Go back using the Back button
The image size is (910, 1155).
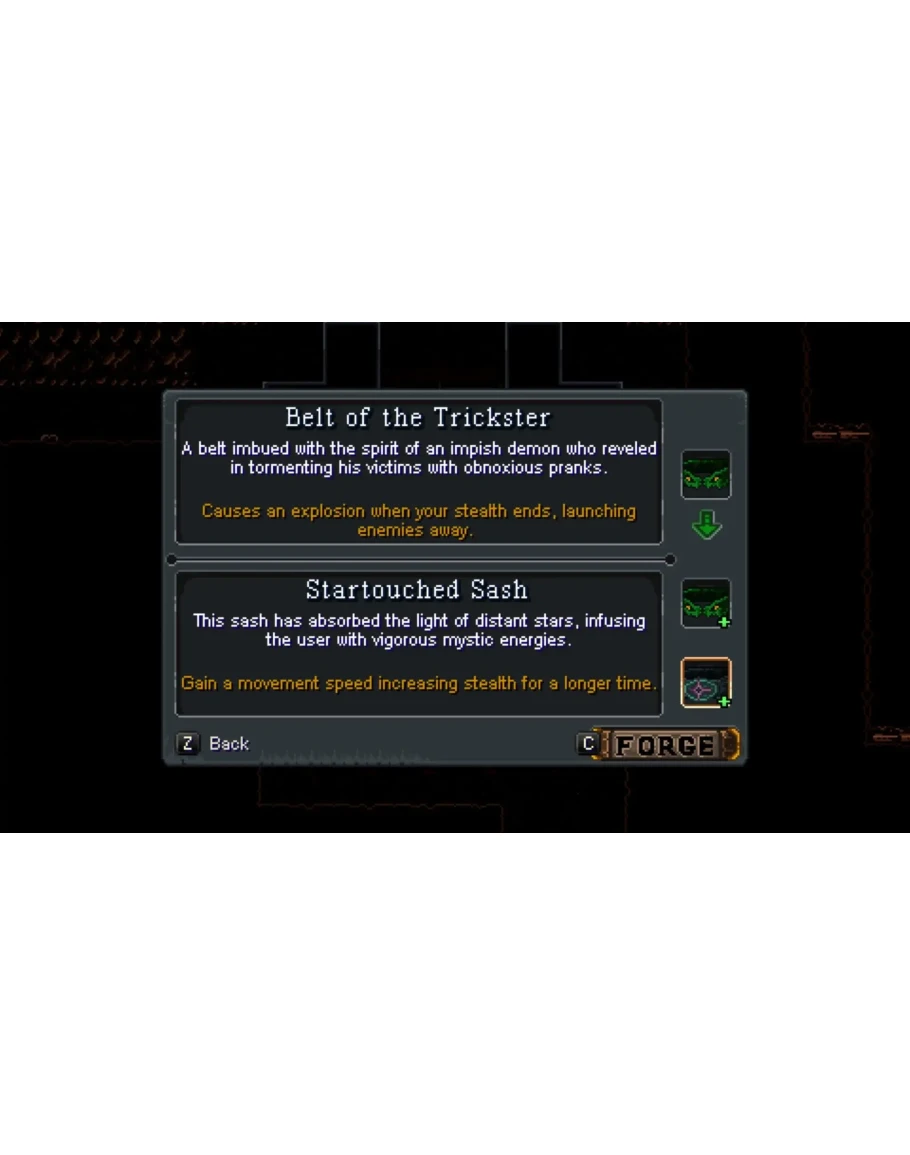coord(215,744)
